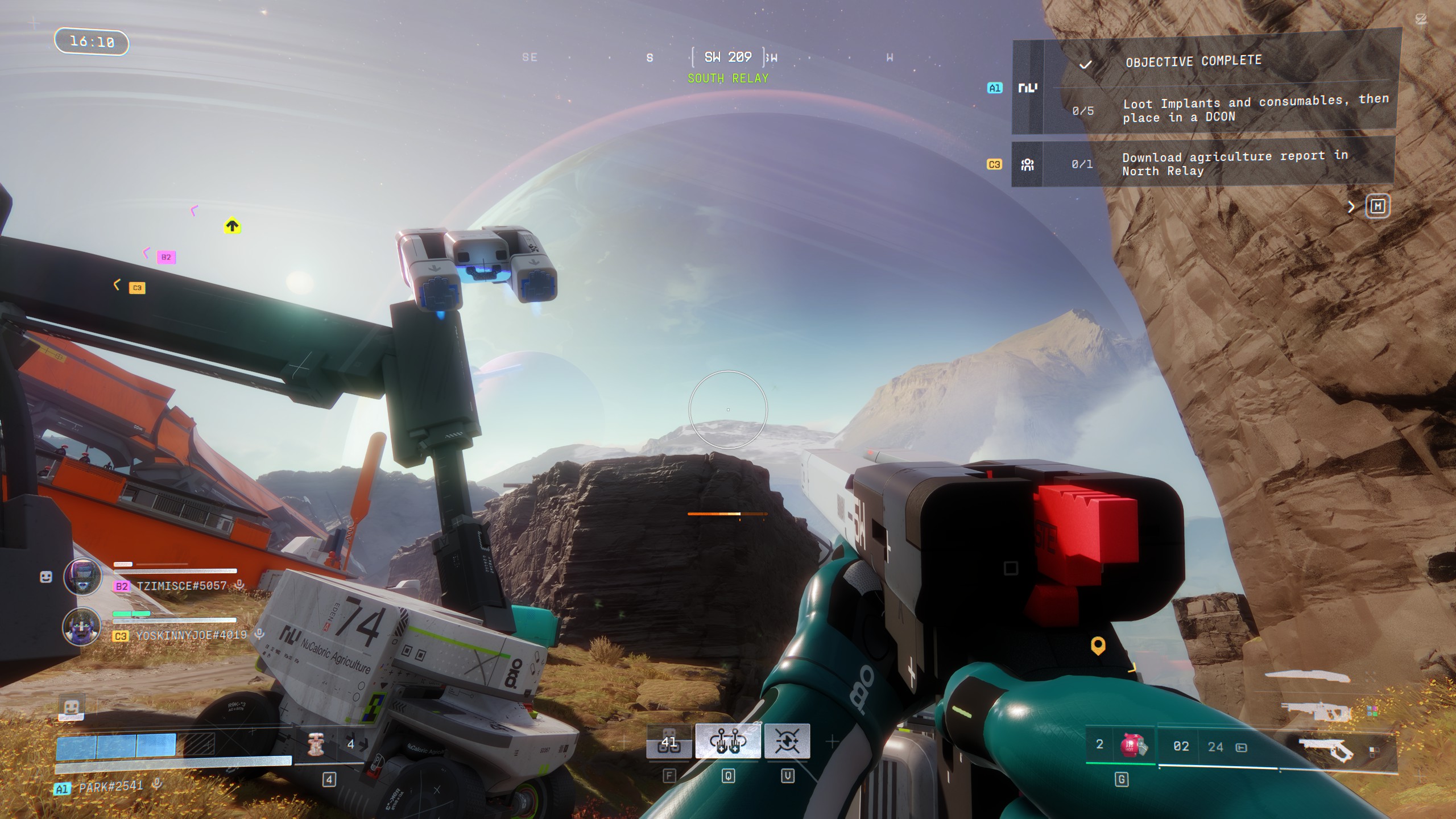Image resolution: width=1456 pixels, height=819 pixels.
Task: Expand objectives with the arrow beside M
Action: click(x=1351, y=207)
